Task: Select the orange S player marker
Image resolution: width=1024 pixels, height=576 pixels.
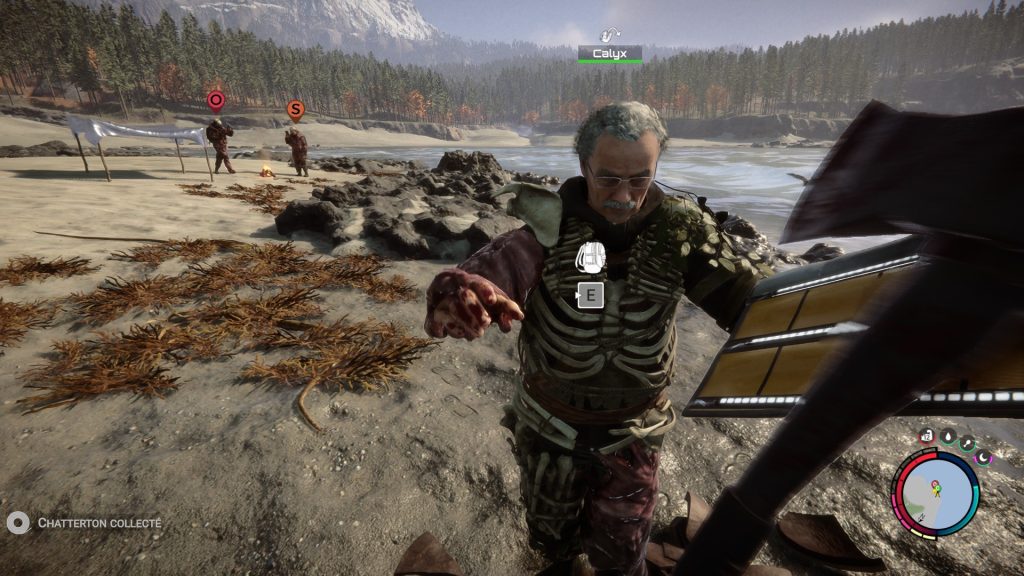Action: point(295,108)
